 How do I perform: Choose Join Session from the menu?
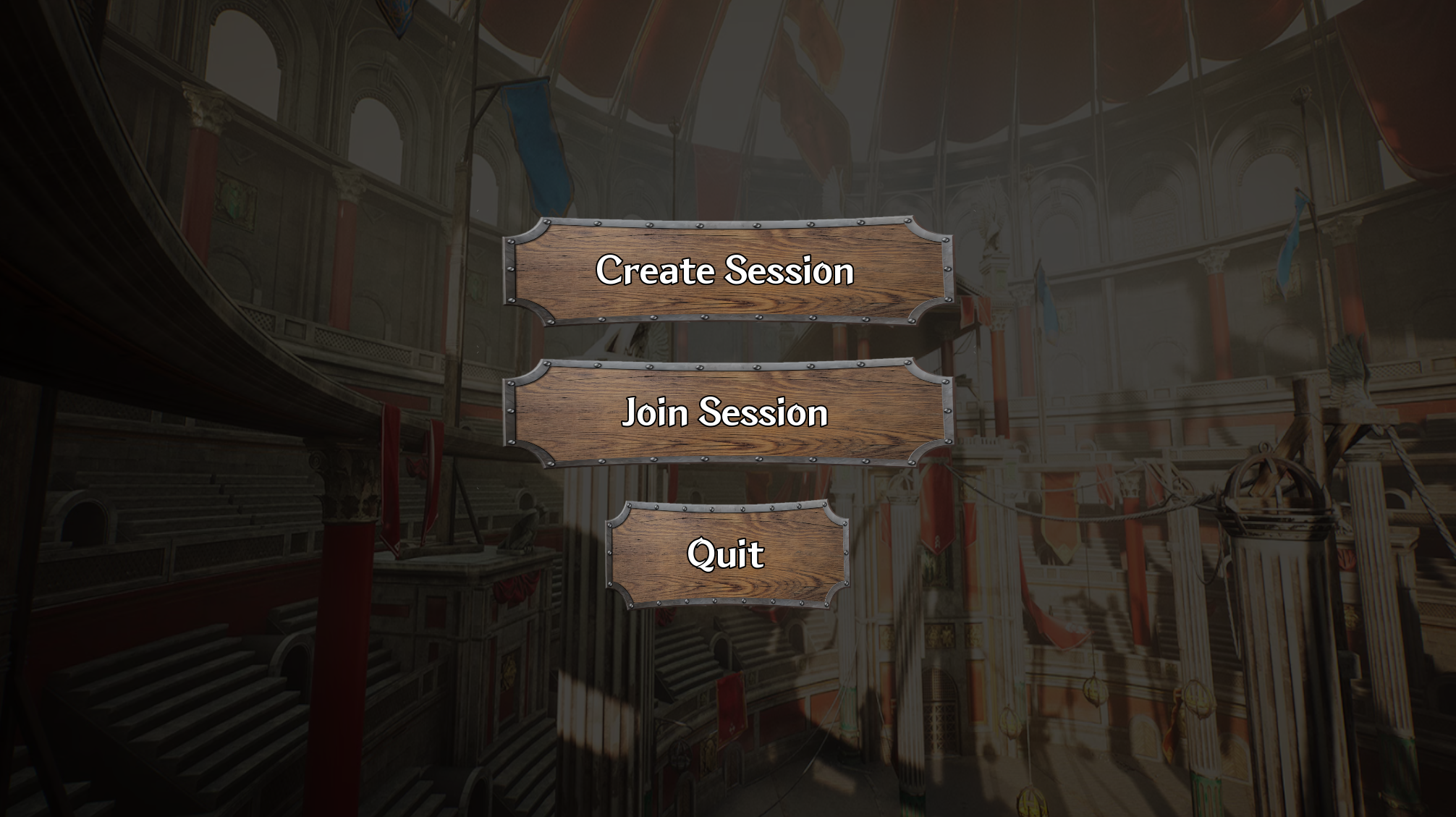coord(727,412)
